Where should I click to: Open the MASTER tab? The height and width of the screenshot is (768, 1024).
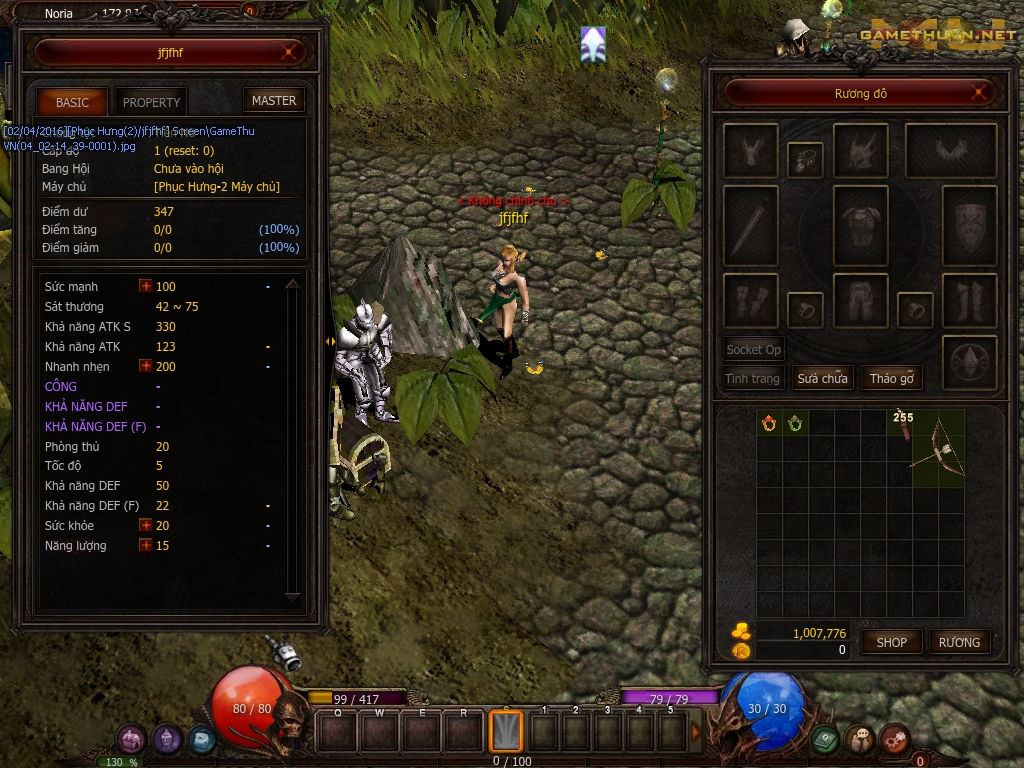(273, 101)
